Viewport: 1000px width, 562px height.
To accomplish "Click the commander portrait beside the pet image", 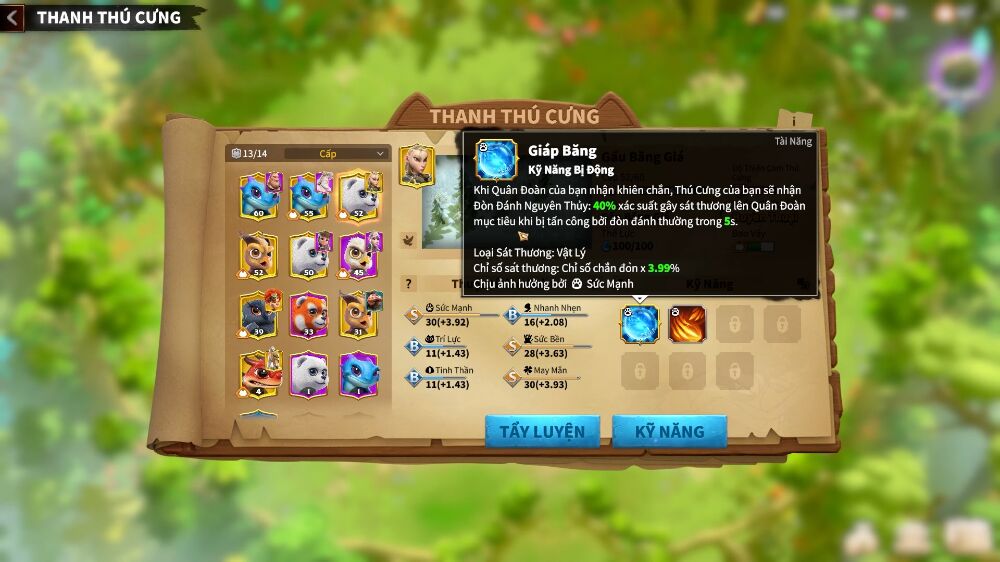I will [x=417, y=166].
